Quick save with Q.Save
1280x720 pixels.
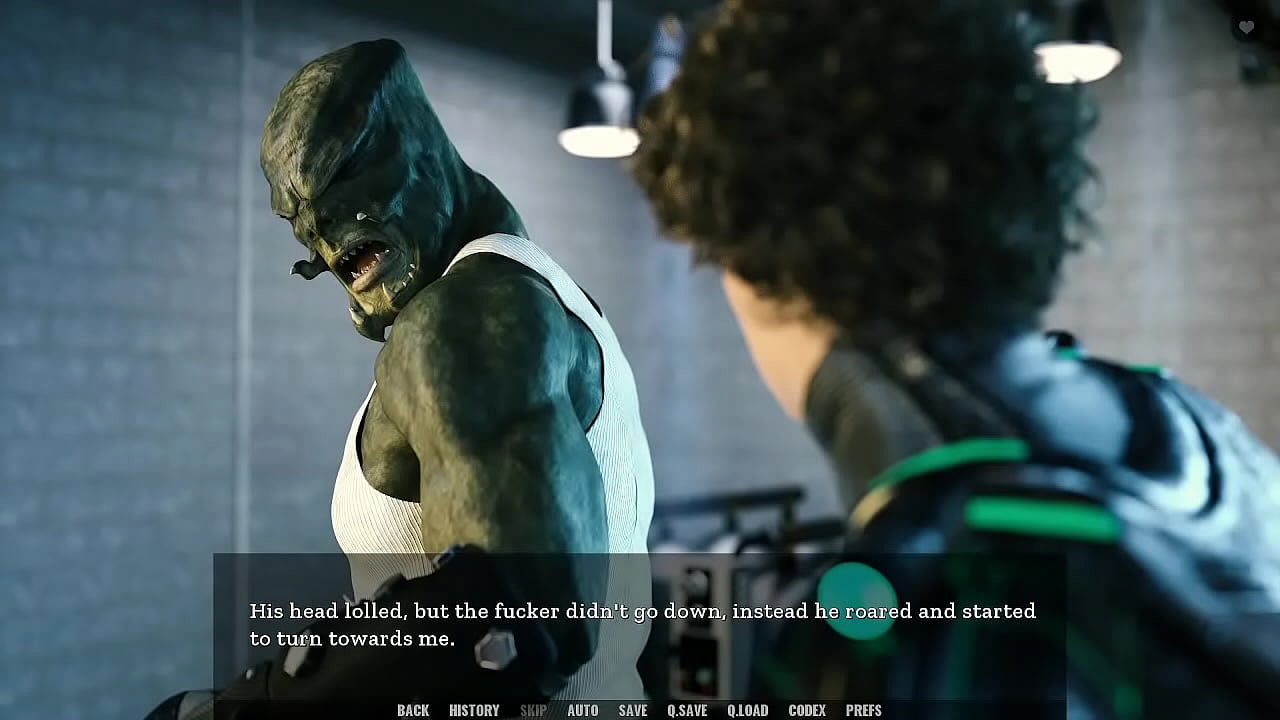point(687,710)
